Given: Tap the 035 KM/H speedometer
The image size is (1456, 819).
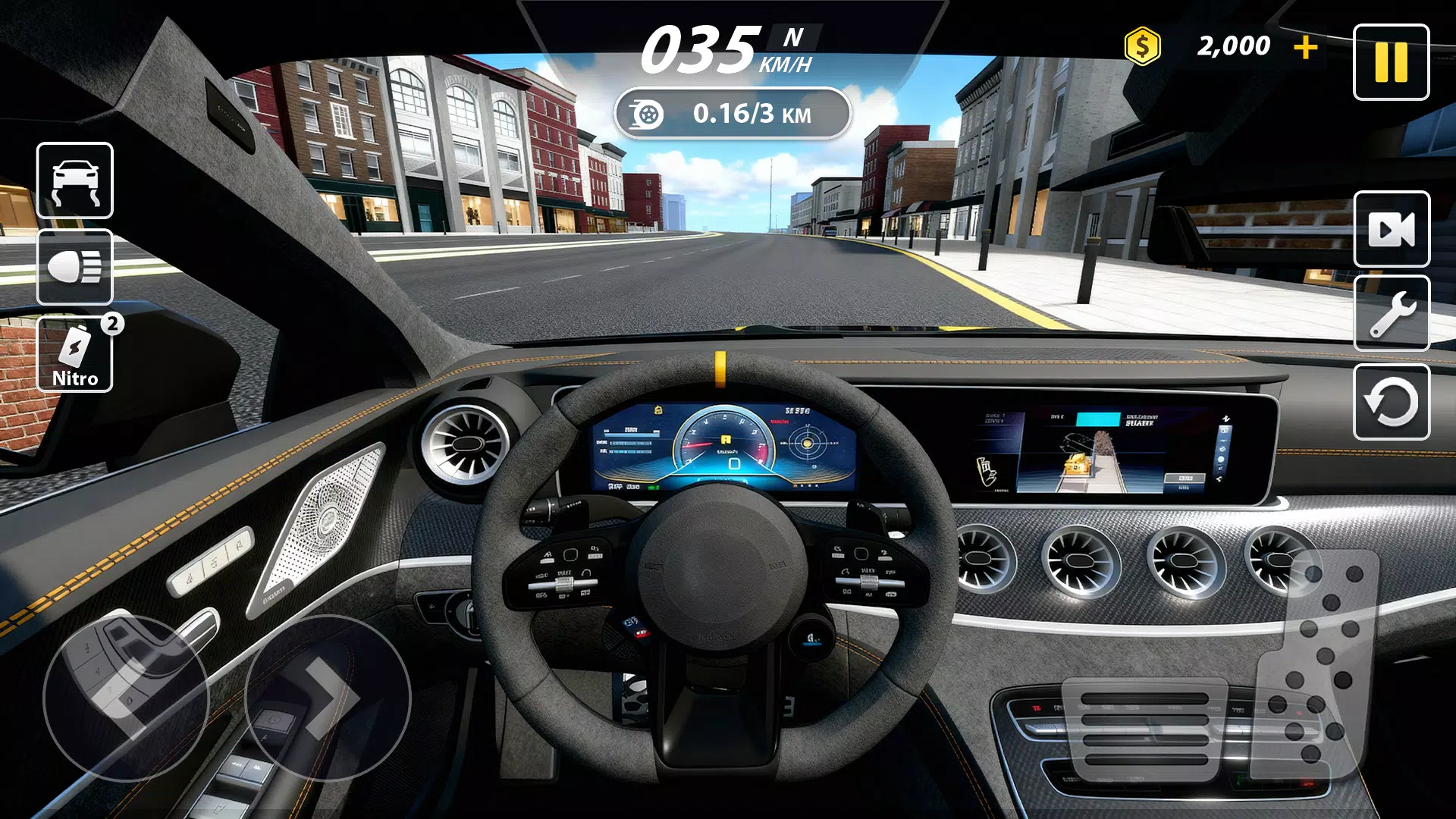Looking at the screenshot, I should point(701,44).
